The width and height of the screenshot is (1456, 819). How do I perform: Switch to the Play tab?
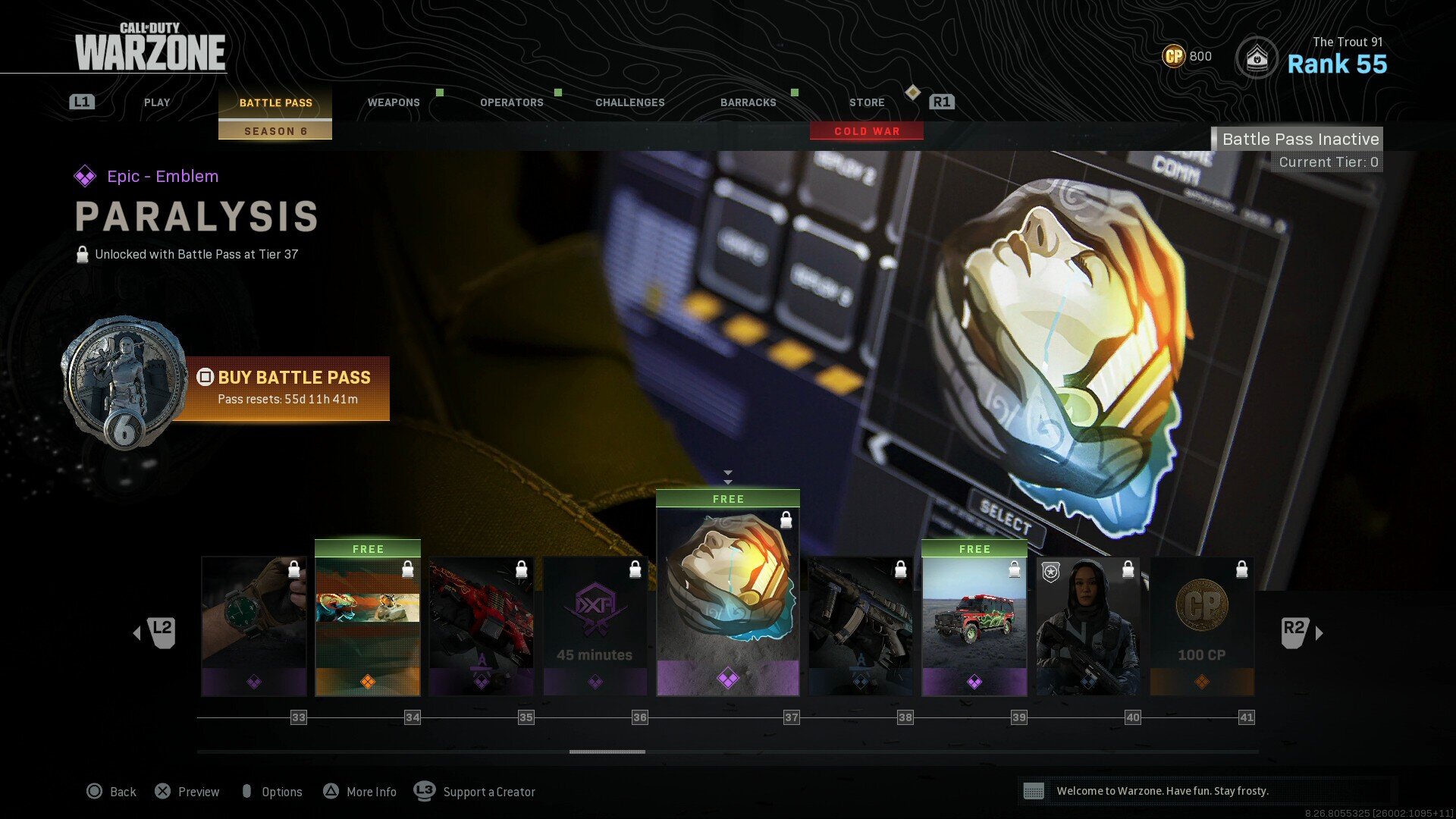coord(157,102)
